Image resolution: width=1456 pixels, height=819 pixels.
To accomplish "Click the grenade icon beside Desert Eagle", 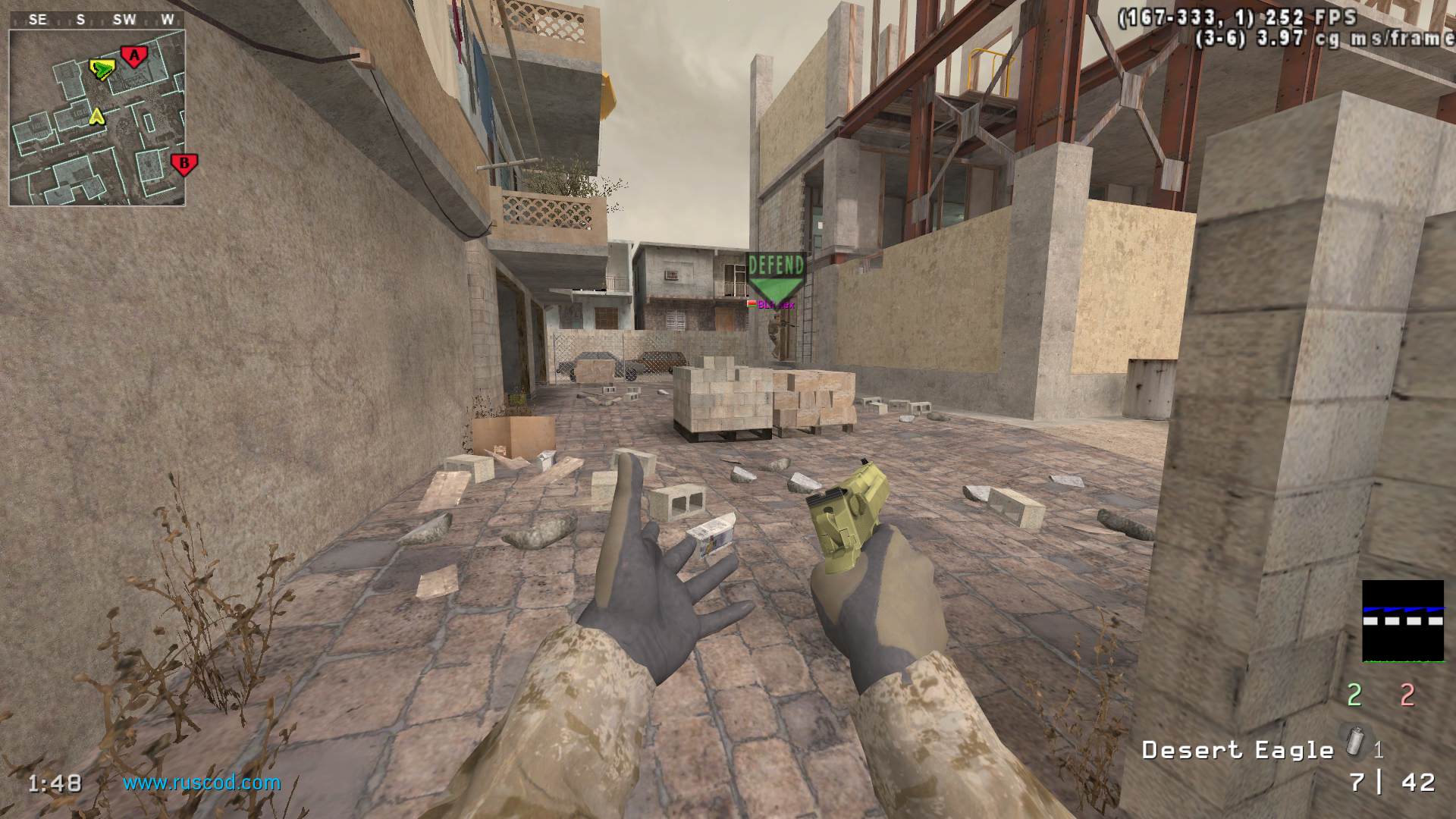I will (x=1353, y=739).
